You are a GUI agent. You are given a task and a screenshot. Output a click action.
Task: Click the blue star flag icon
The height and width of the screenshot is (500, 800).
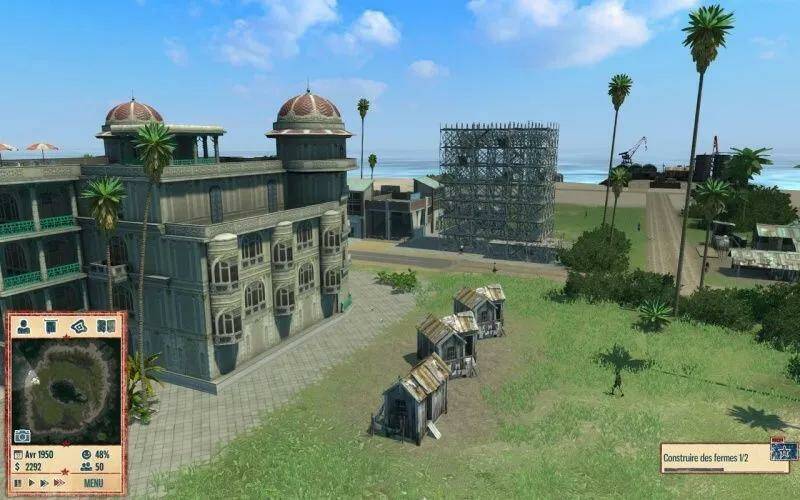click(785, 451)
